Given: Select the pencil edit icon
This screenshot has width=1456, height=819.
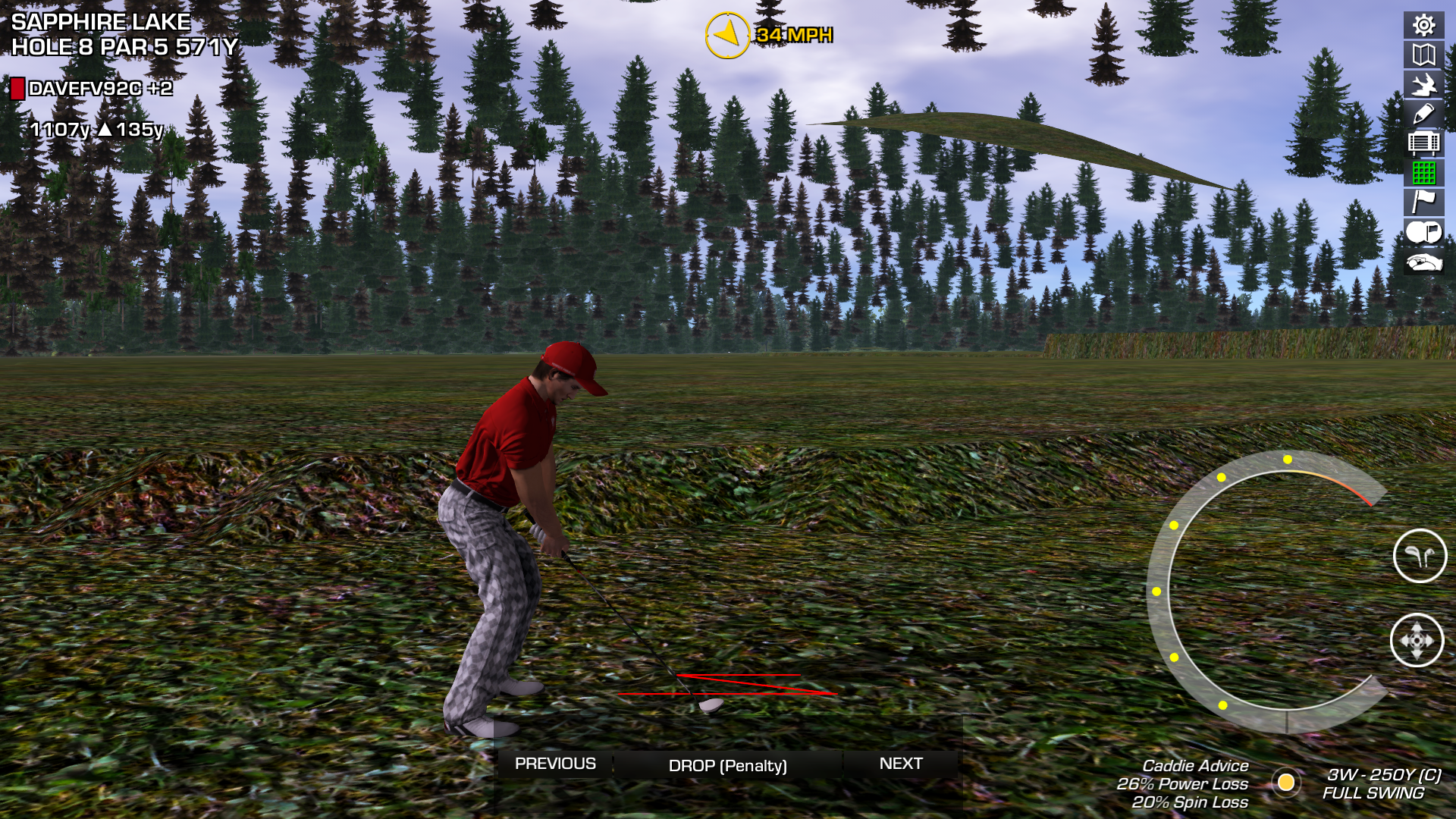Looking at the screenshot, I should pyautogui.click(x=1423, y=114).
